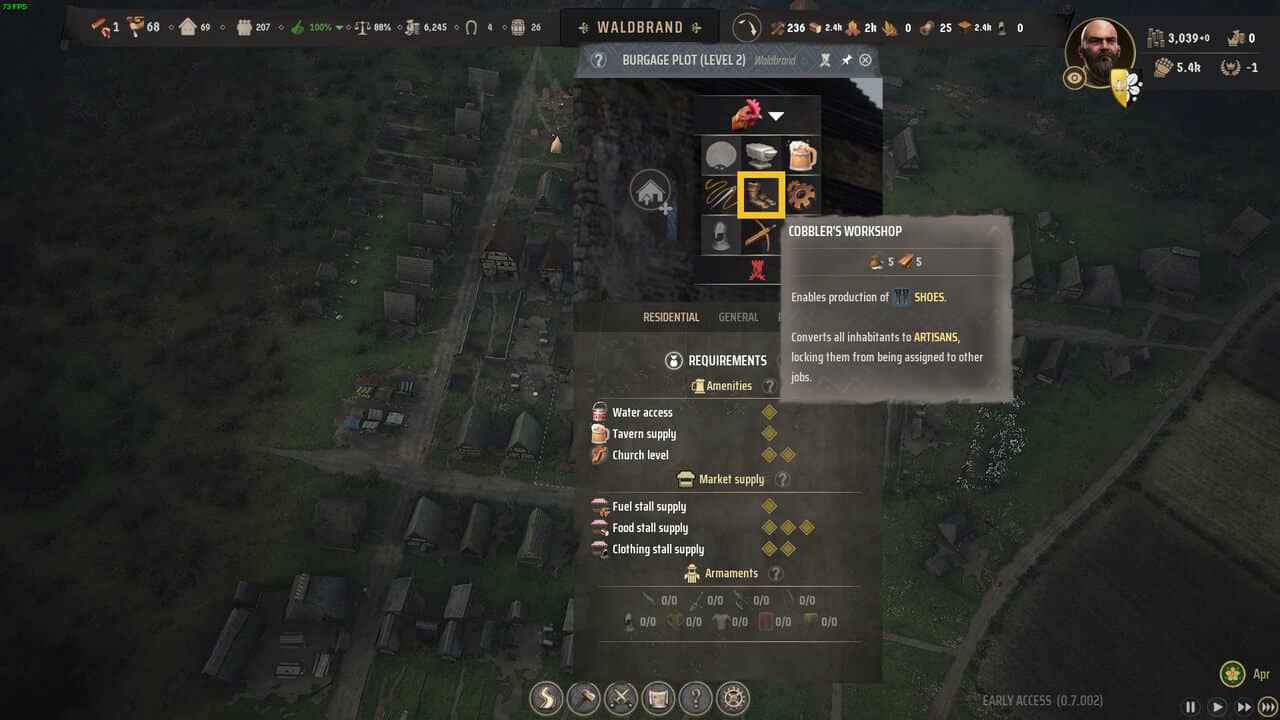1280x720 pixels.
Task: Open the construction hammer menu
Action: (582, 697)
